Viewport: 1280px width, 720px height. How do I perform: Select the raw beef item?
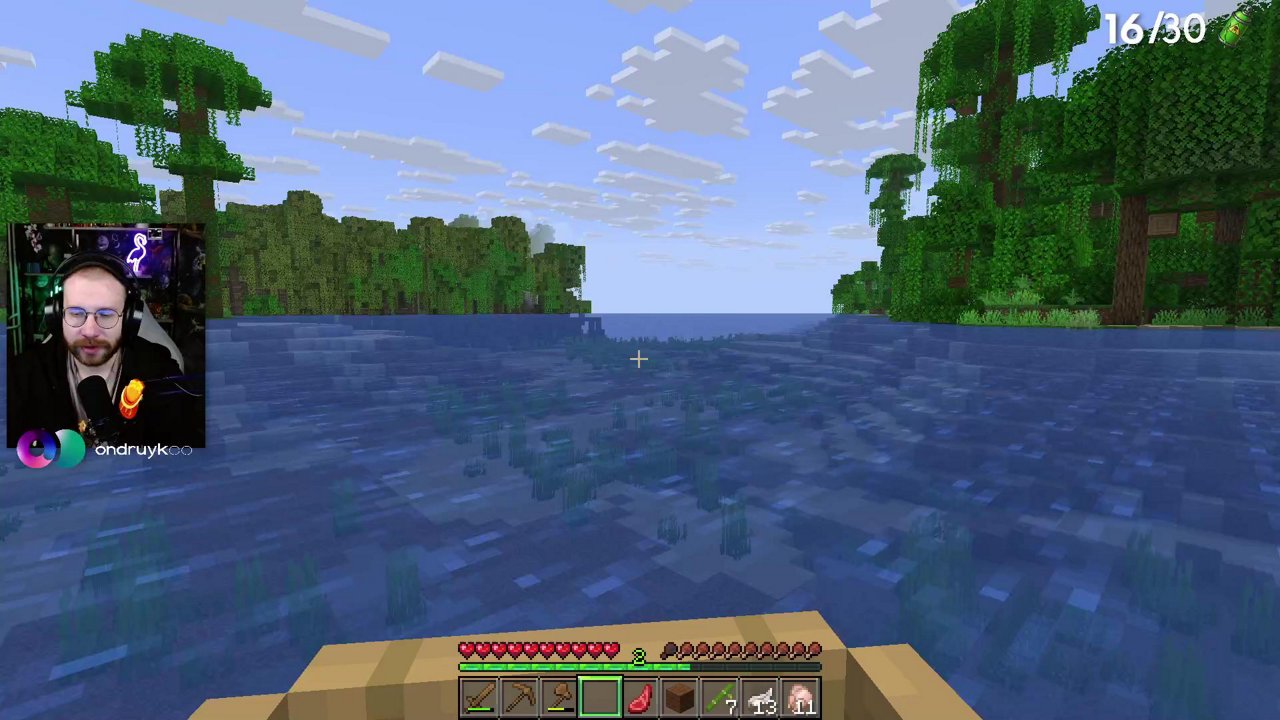pos(640,695)
